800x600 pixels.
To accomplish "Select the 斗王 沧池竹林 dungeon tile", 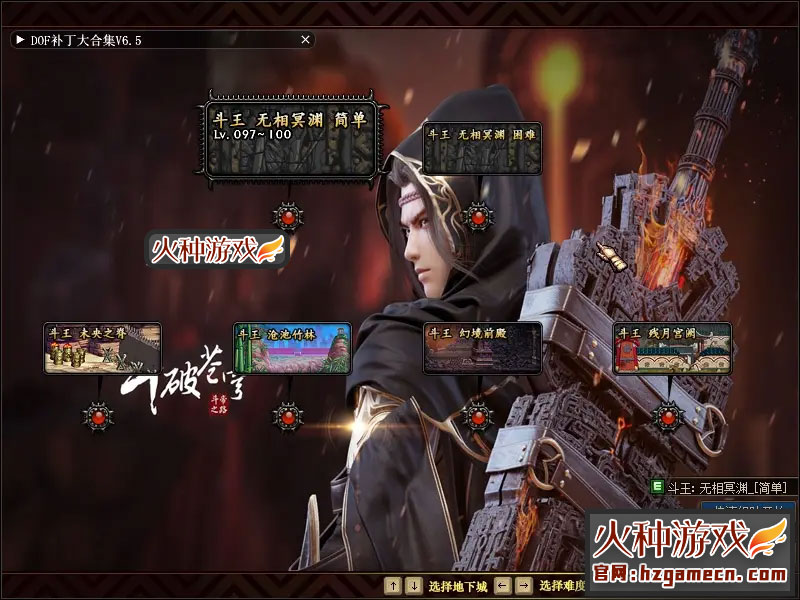I will click(292, 348).
